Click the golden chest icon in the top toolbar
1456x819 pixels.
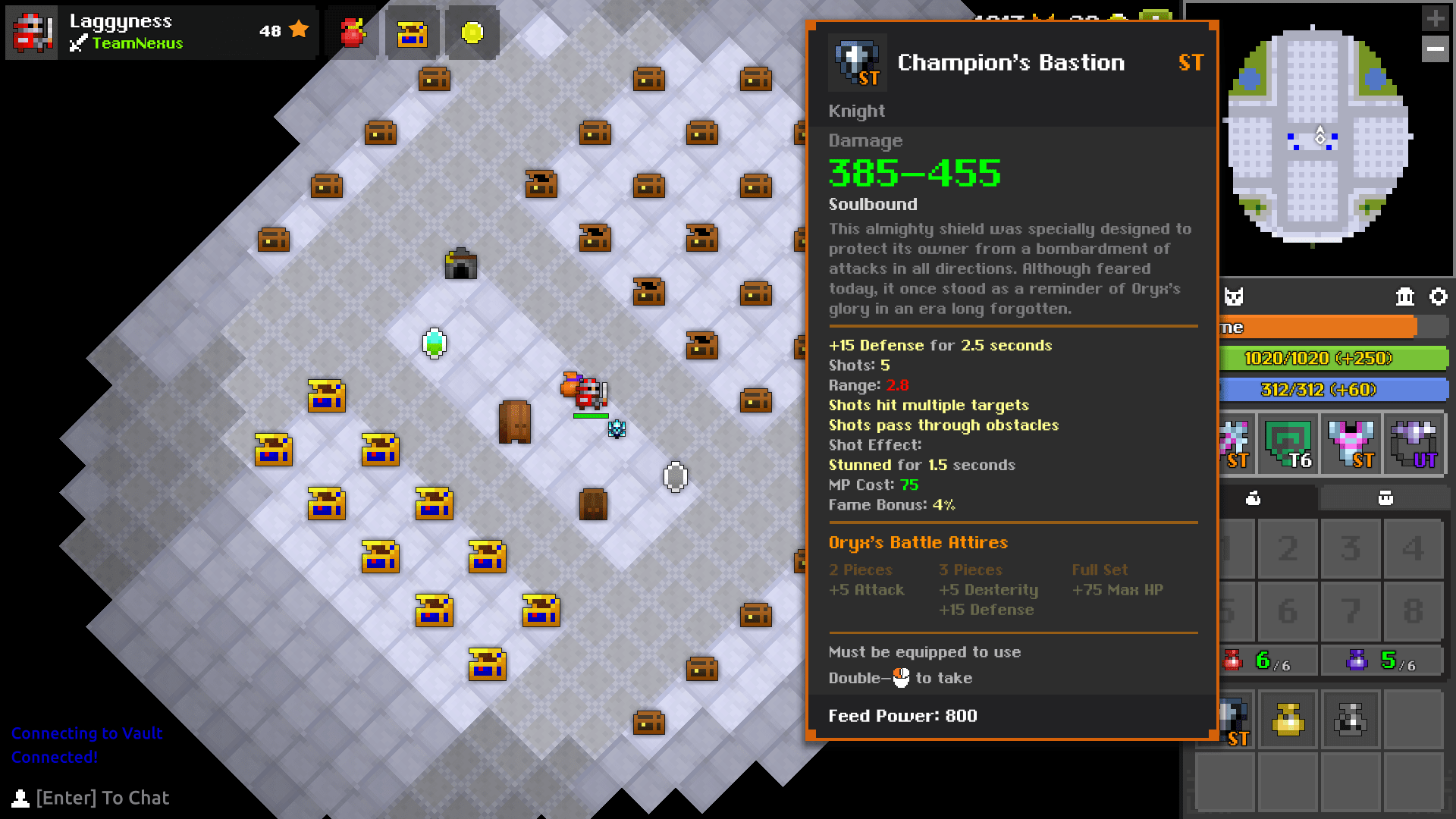point(412,32)
